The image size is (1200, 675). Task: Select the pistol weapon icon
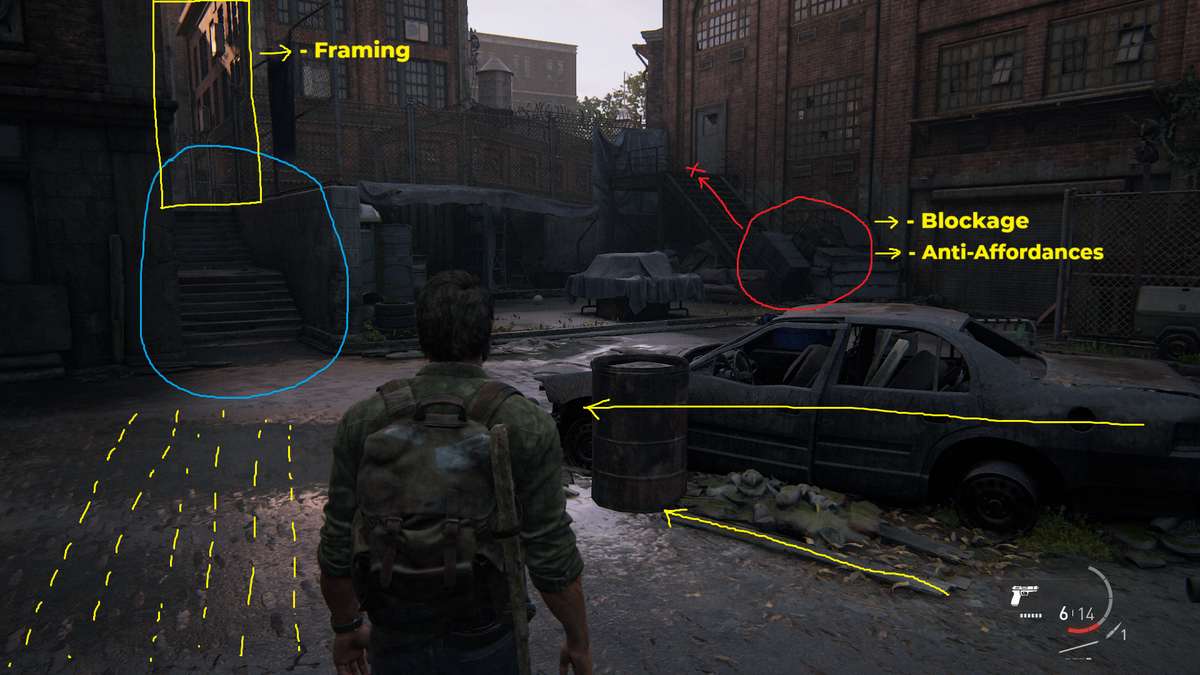(1026, 595)
